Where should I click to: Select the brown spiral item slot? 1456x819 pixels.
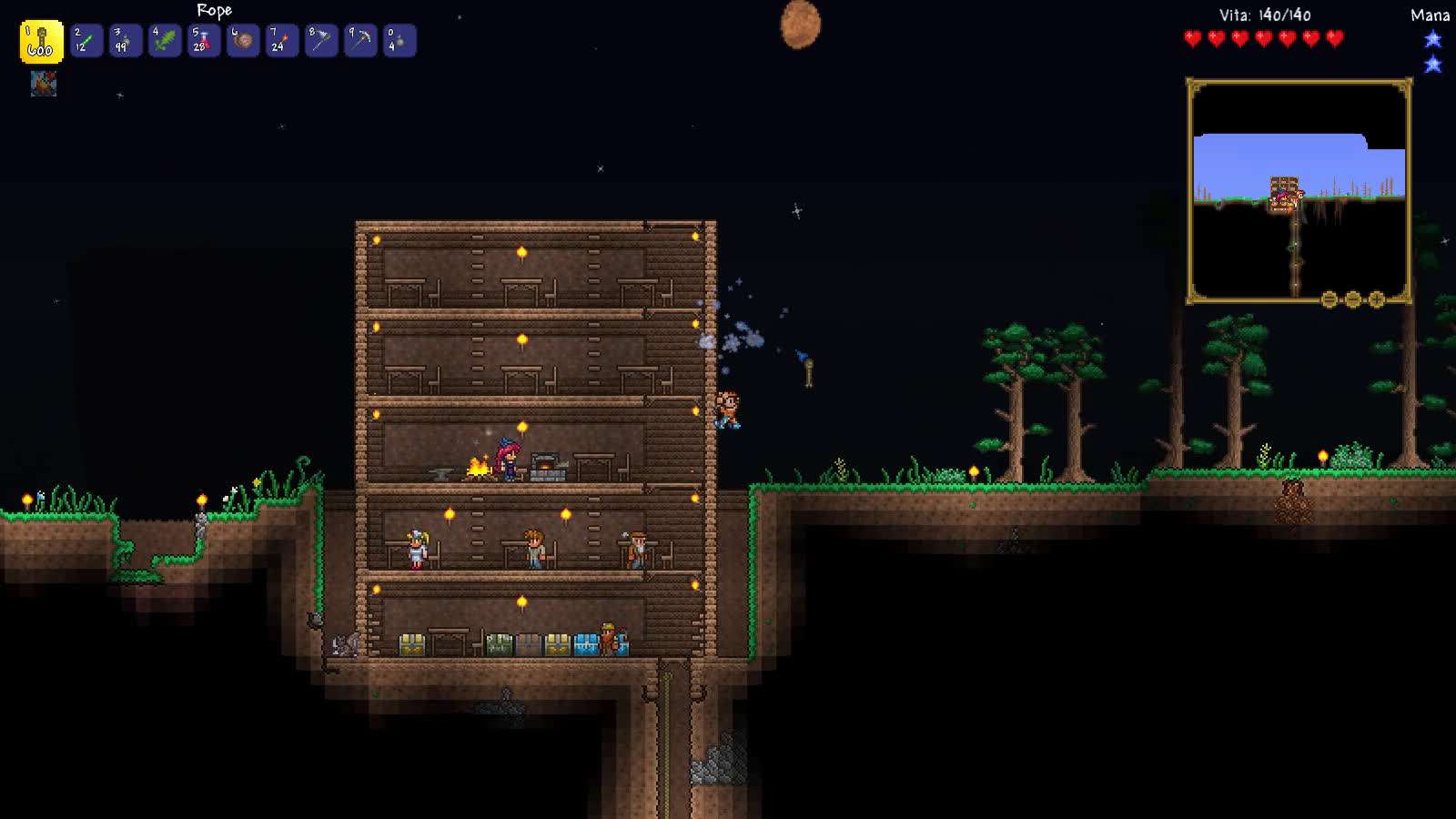[243, 41]
